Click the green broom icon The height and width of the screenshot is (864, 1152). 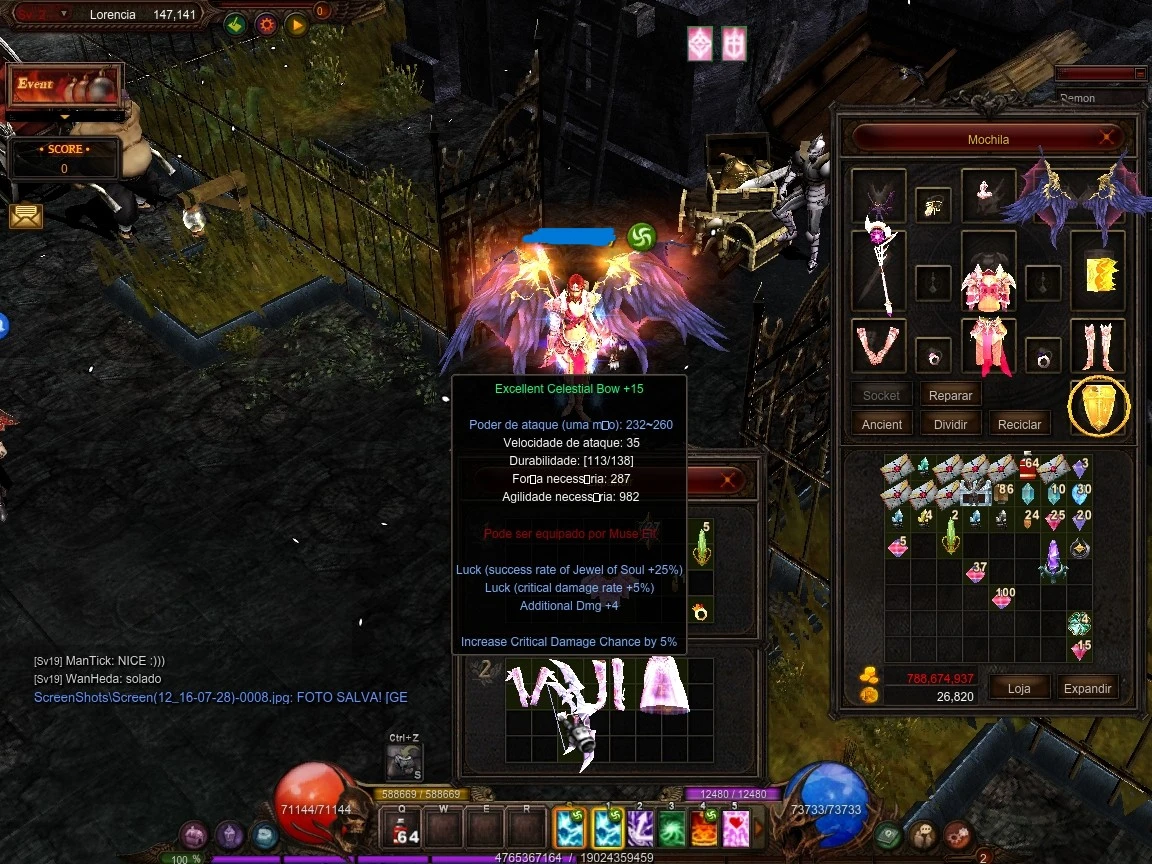point(235,24)
